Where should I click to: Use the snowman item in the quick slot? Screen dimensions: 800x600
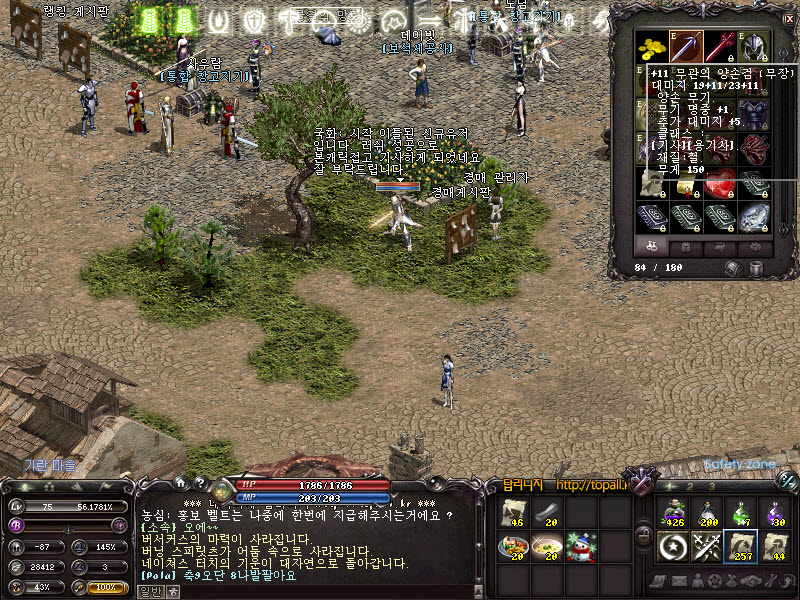(582, 546)
